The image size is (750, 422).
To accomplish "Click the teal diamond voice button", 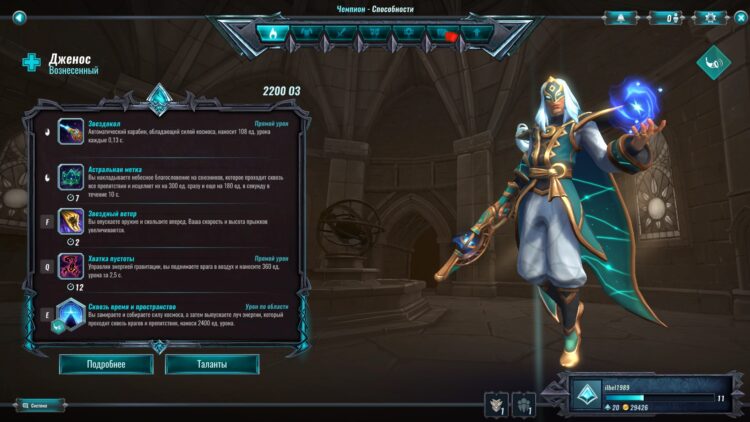I will tap(714, 62).
